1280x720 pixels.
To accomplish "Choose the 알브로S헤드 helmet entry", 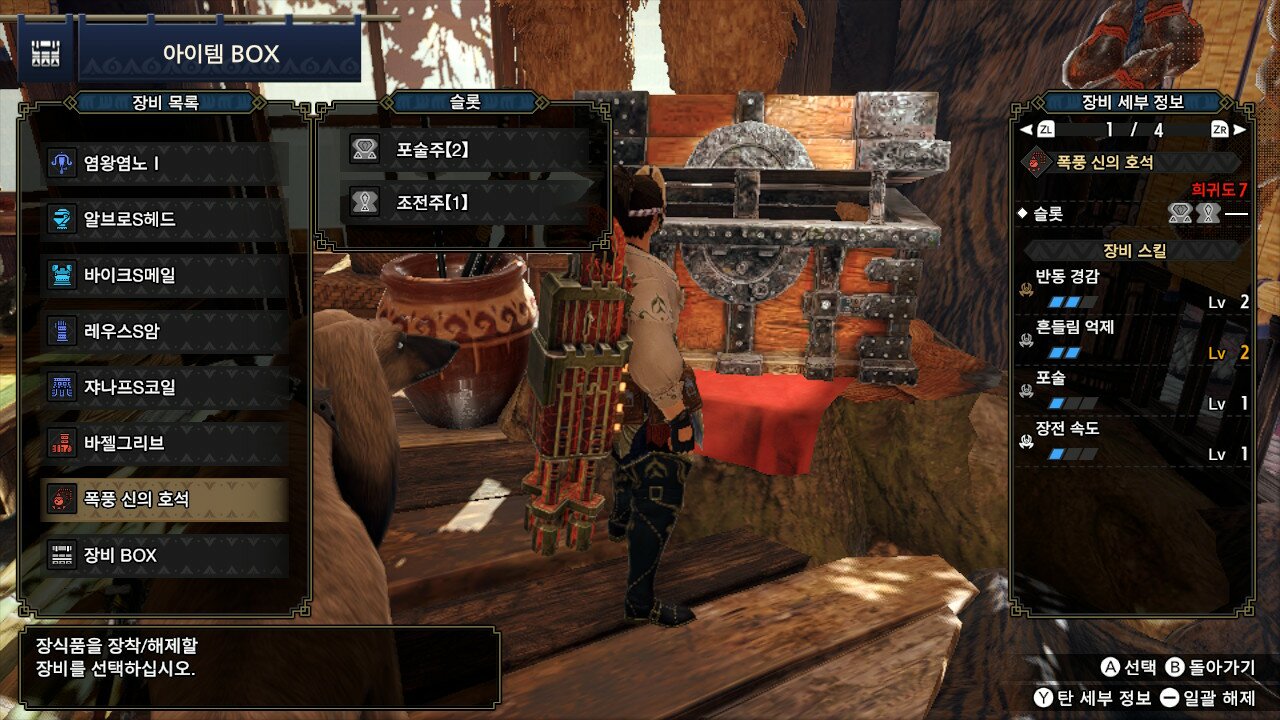I will pyautogui.click(x=165, y=219).
